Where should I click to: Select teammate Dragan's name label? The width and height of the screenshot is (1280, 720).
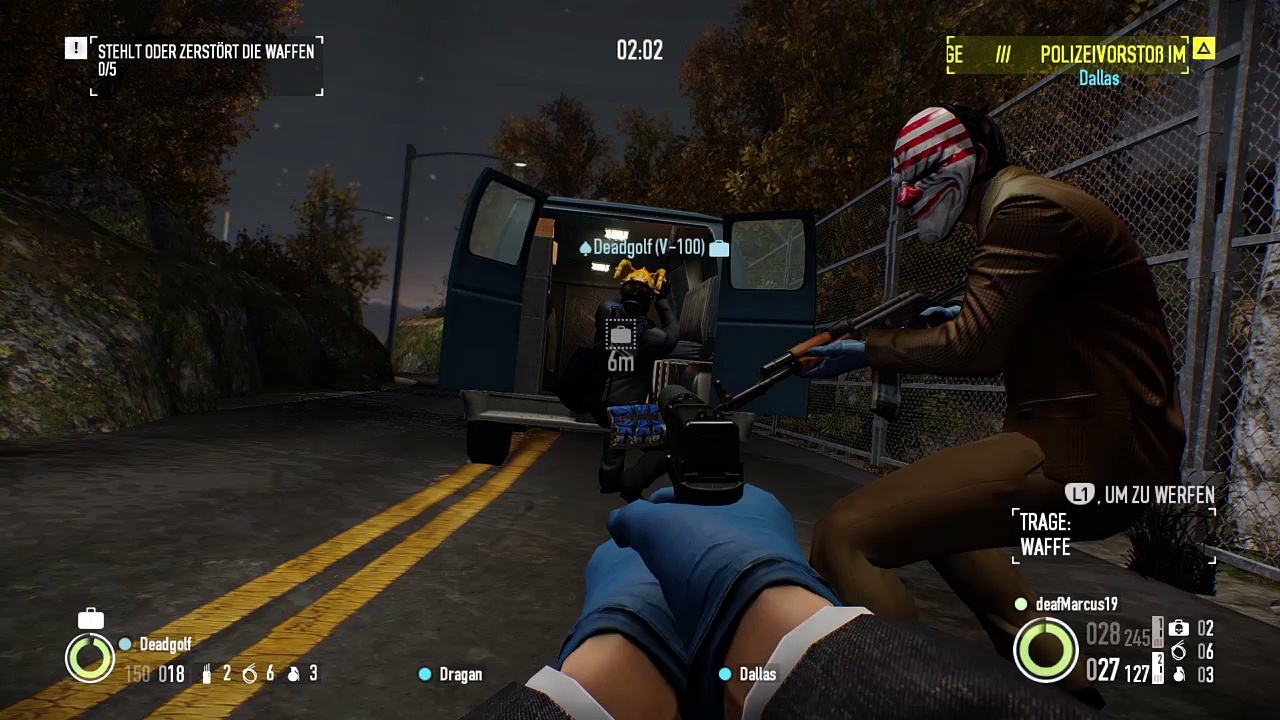coord(460,675)
